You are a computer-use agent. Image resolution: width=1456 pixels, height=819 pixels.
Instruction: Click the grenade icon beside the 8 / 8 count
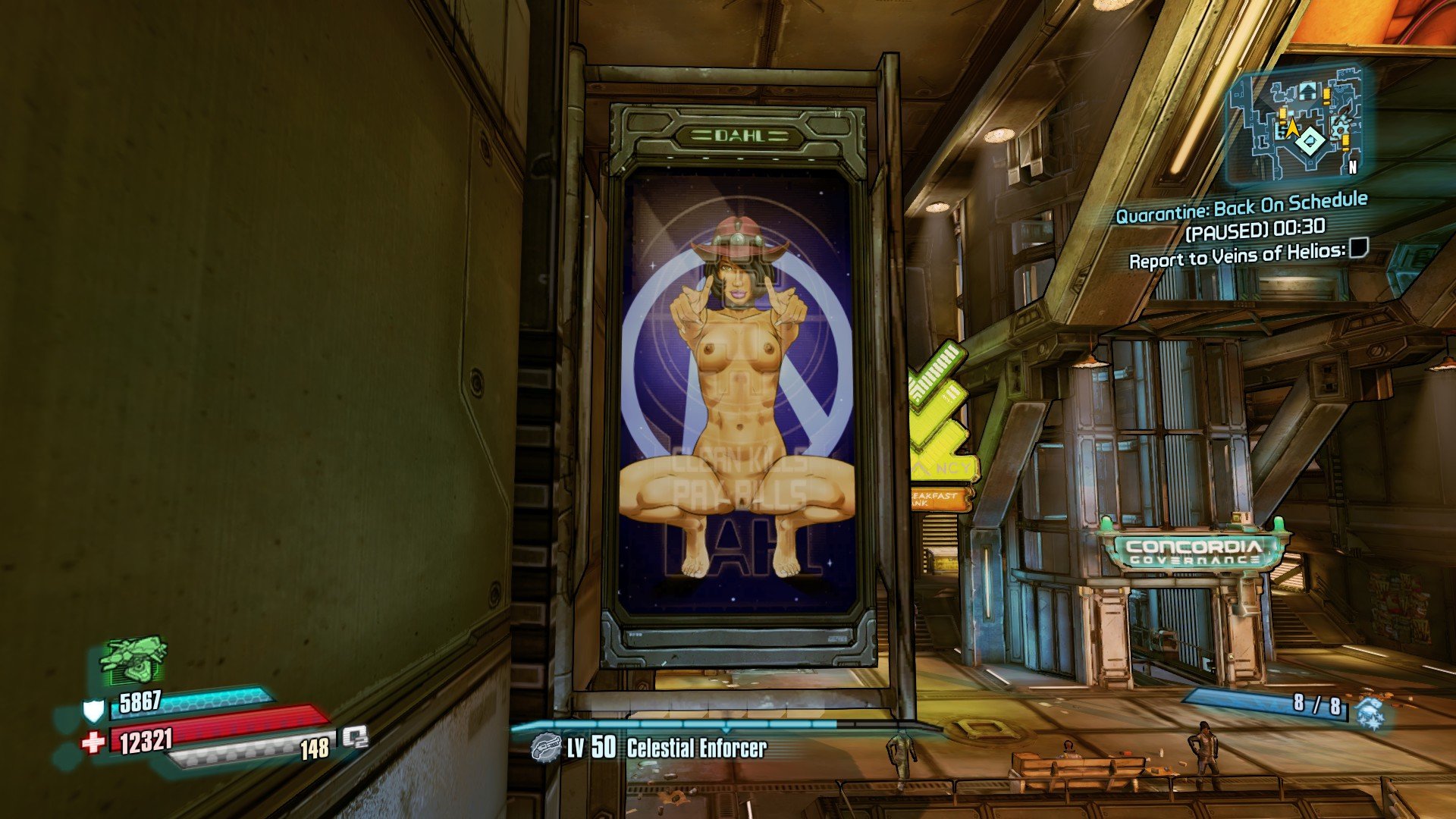tap(1370, 713)
